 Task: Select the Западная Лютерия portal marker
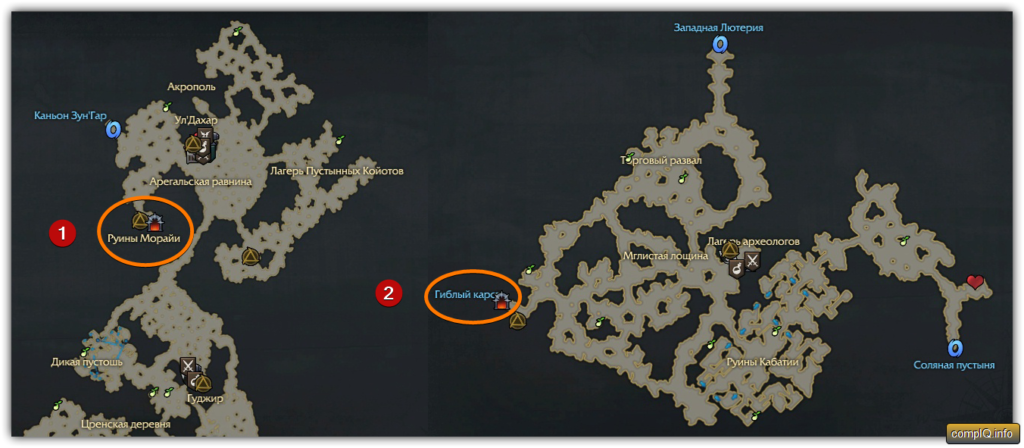(718, 45)
